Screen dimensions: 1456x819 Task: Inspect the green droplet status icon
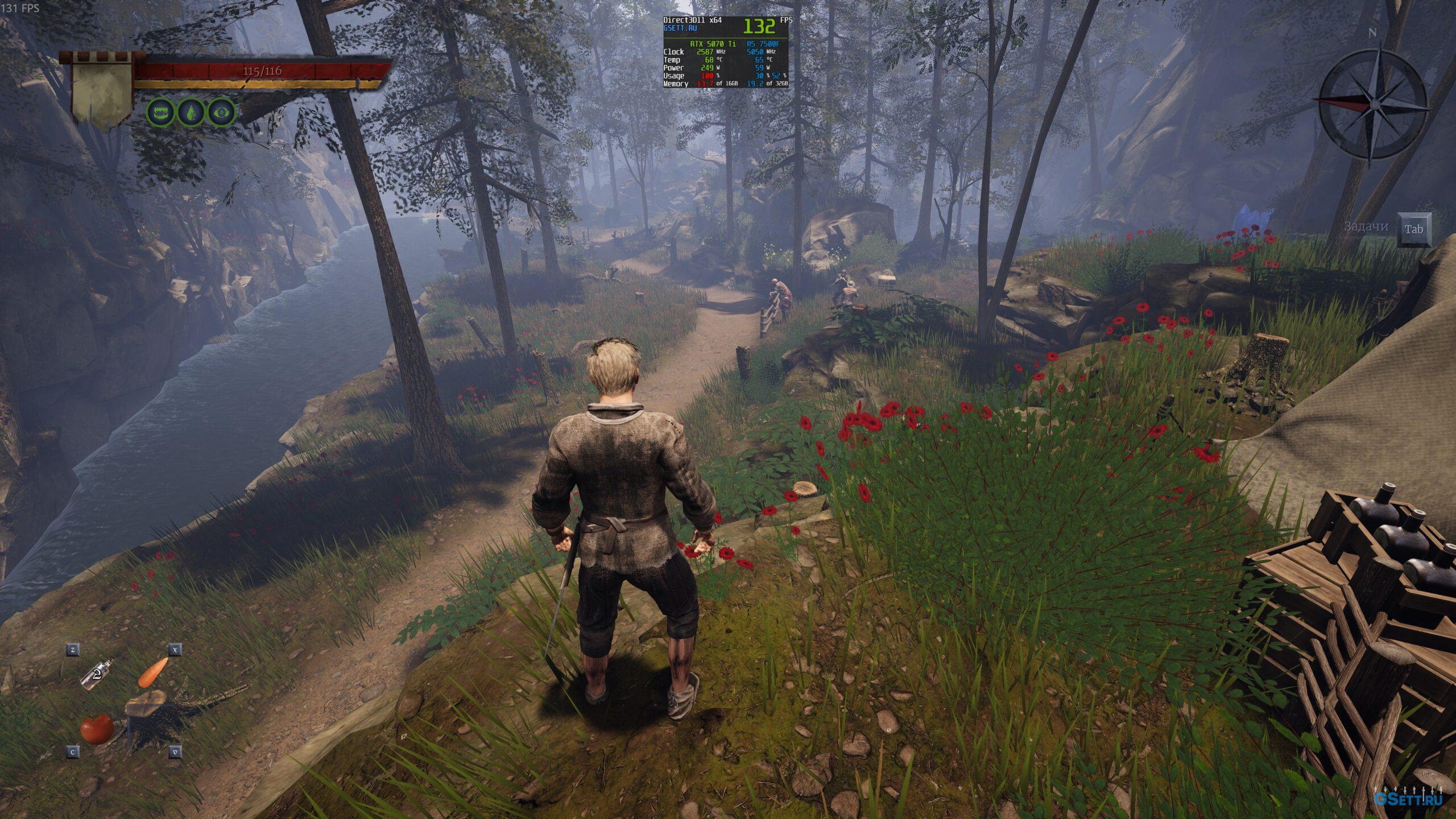(x=191, y=113)
